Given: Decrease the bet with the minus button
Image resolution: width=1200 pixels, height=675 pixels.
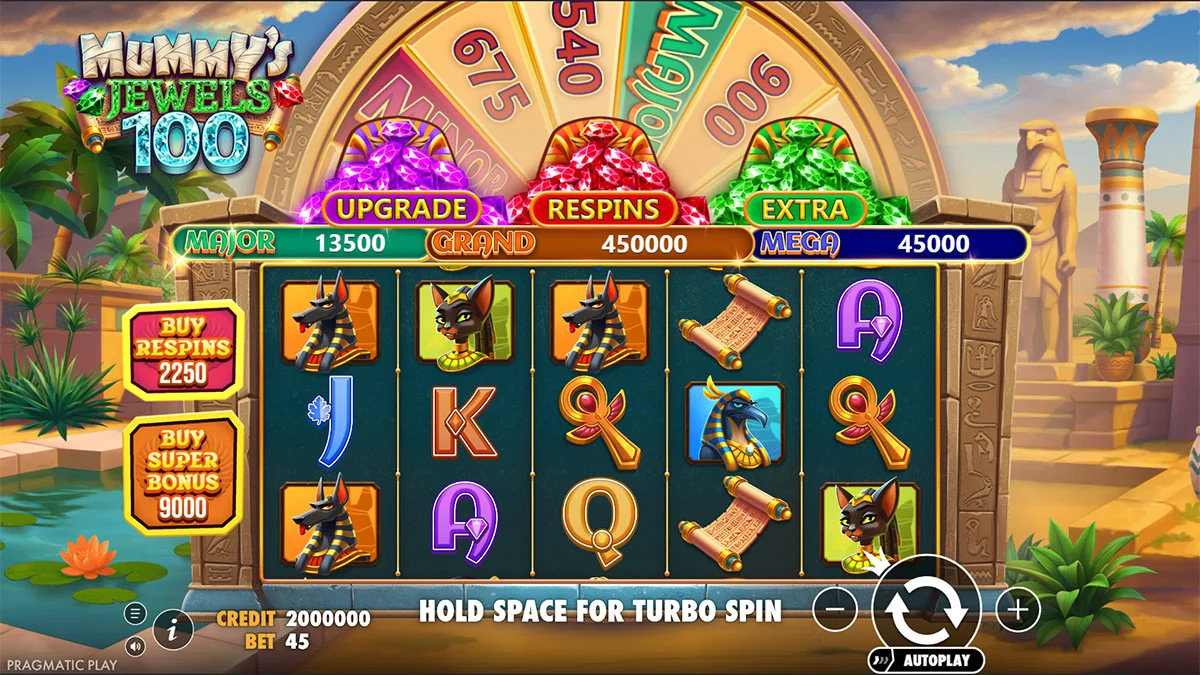Looking at the screenshot, I should pos(834,609).
